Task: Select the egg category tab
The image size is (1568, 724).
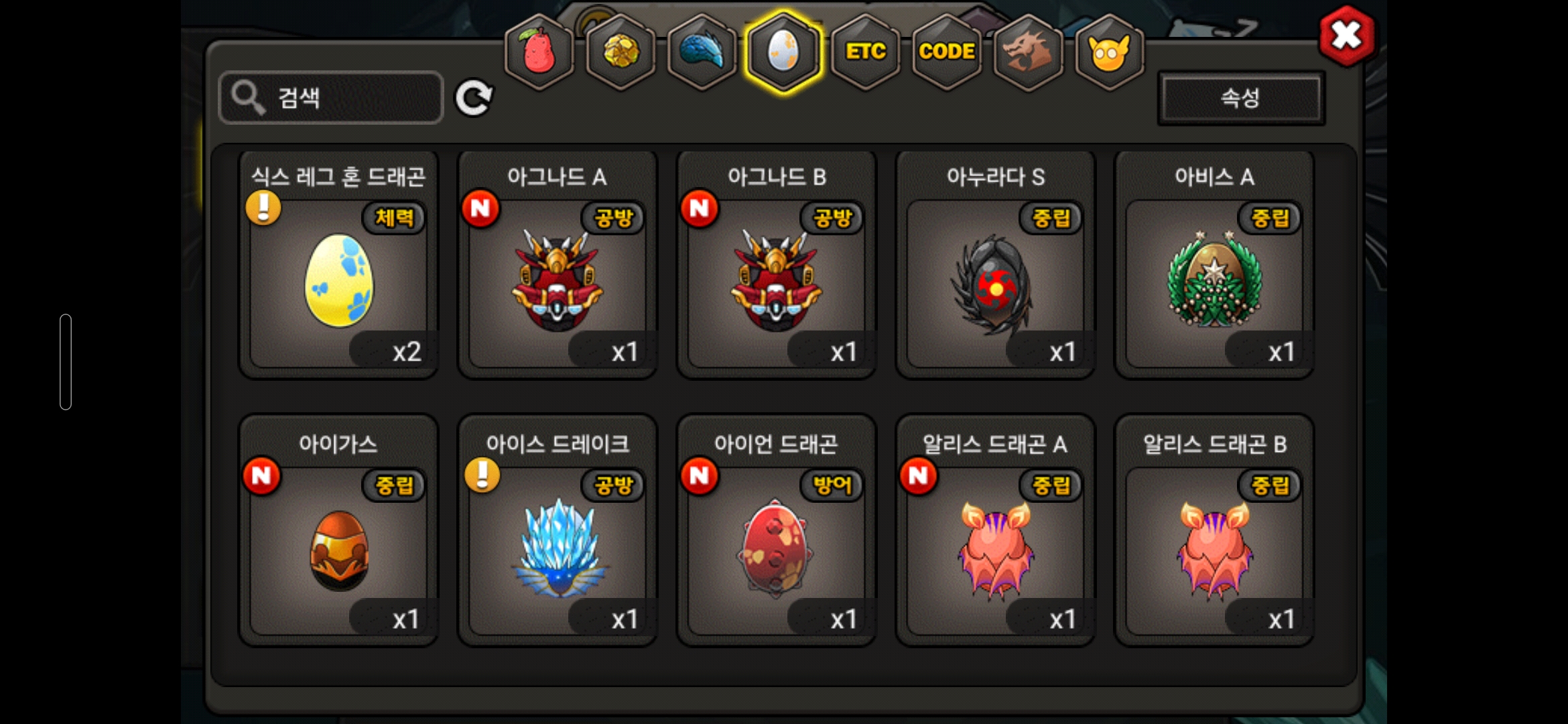Action: coord(783,52)
